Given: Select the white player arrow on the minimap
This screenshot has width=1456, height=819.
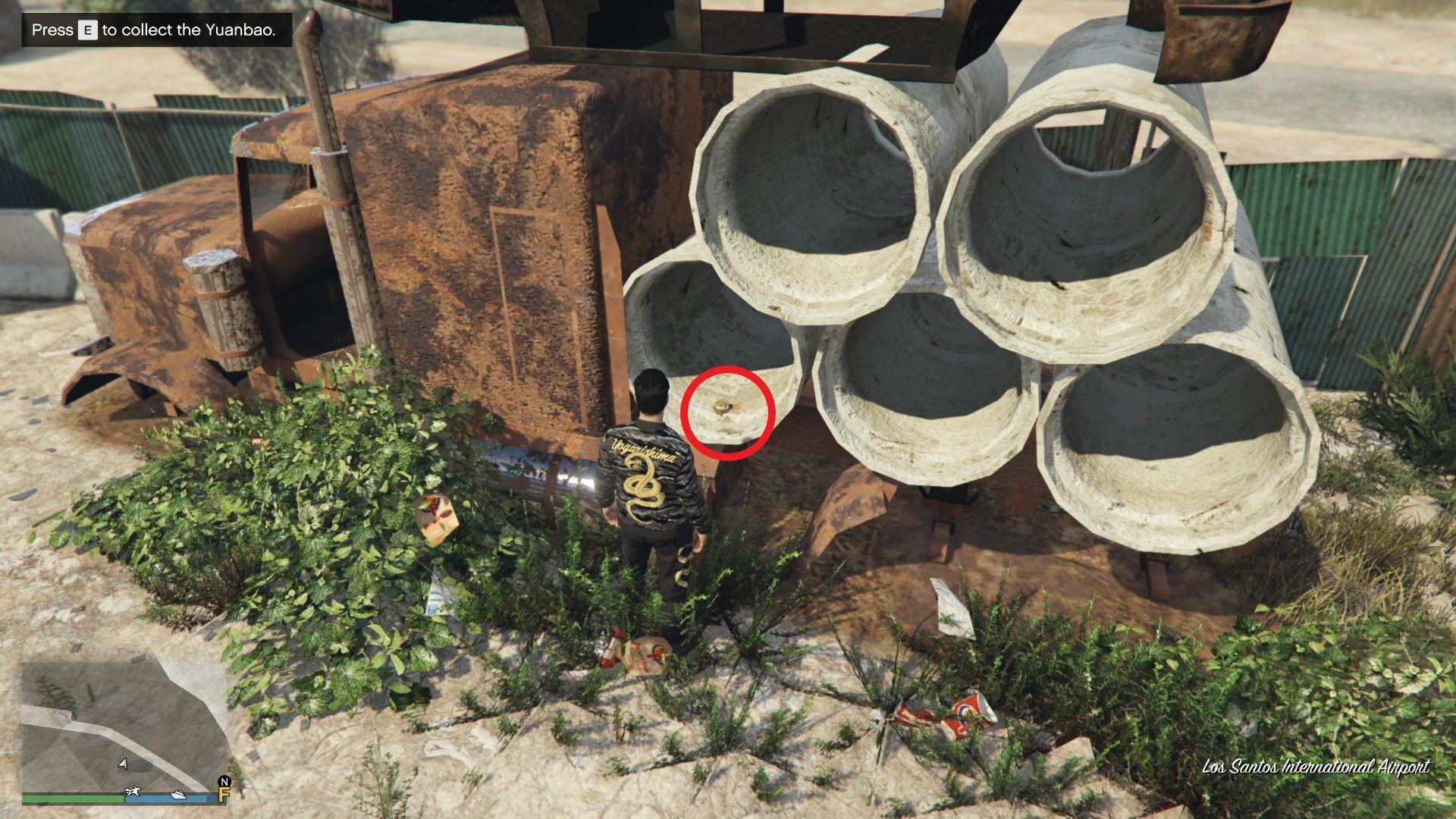Looking at the screenshot, I should [x=123, y=764].
